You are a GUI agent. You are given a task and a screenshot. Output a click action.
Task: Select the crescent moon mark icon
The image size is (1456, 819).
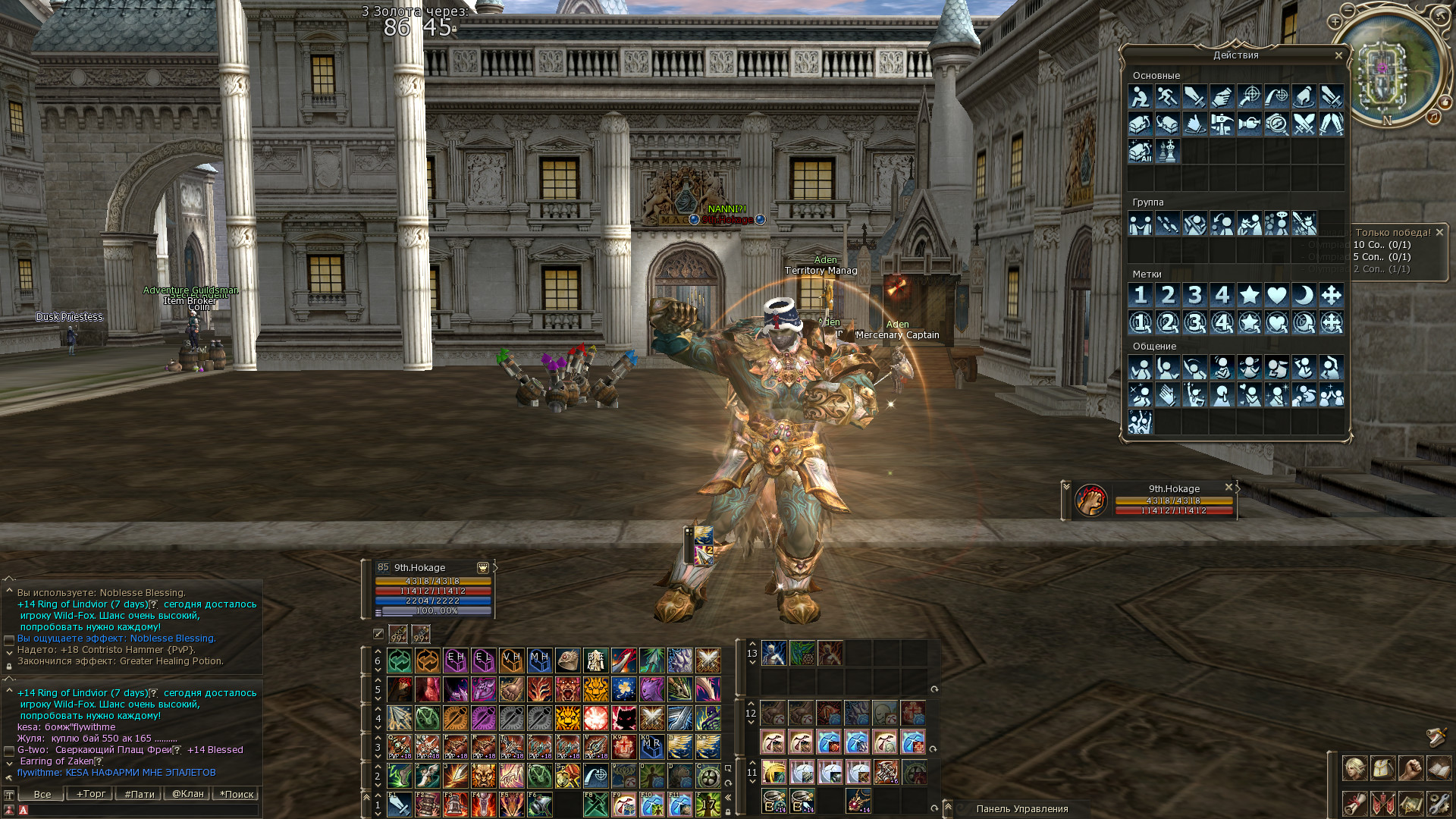coord(1304,295)
